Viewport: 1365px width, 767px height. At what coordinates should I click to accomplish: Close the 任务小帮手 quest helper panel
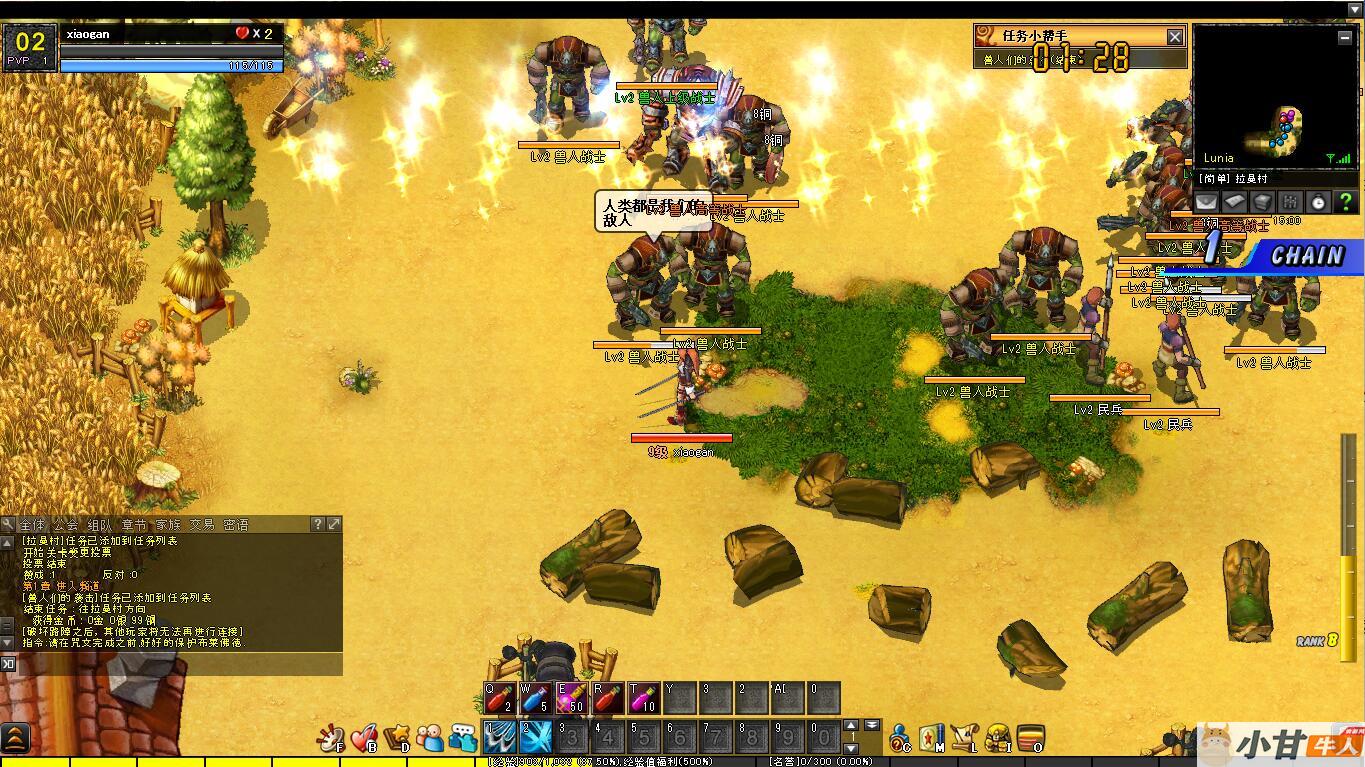tap(1175, 37)
